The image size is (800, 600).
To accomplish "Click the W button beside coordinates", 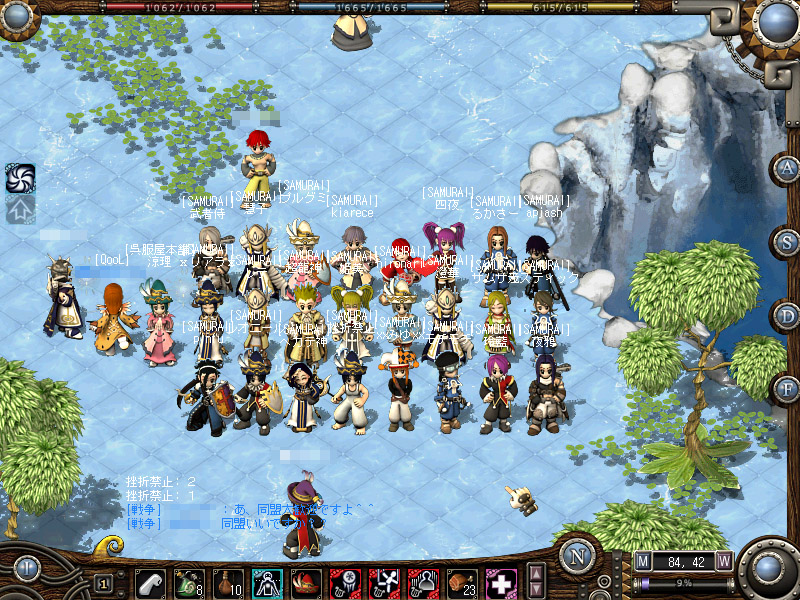I will 723,561.
